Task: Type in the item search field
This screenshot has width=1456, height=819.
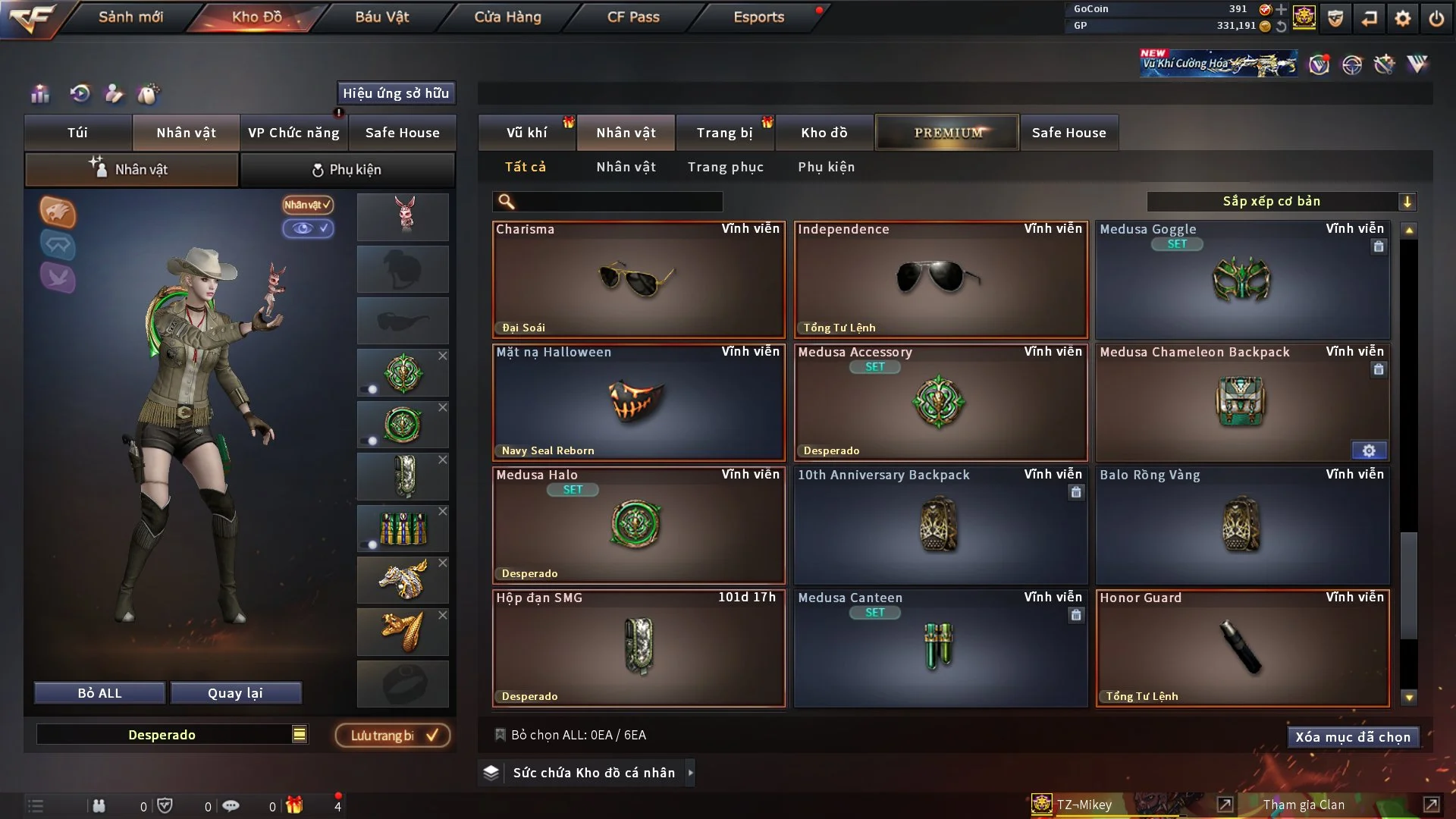Action: [607, 202]
